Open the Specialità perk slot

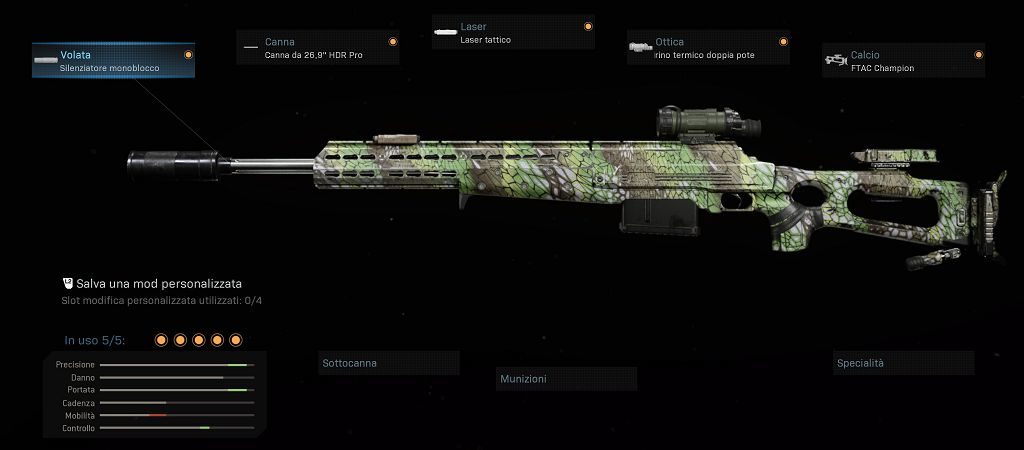(904, 363)
